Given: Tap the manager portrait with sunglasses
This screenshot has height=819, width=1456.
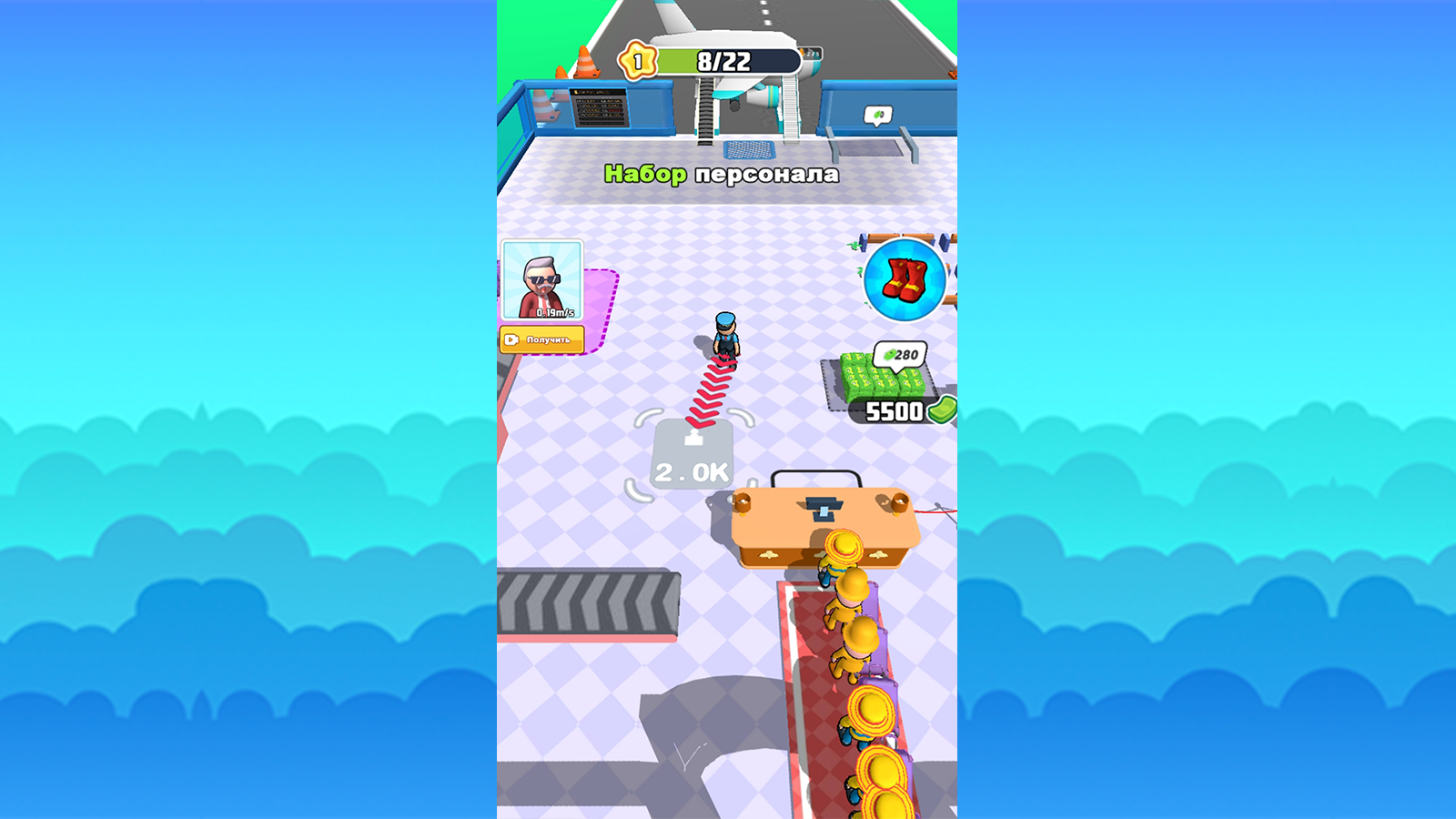Looking at the screenshot, I should [x=542, y=280].
